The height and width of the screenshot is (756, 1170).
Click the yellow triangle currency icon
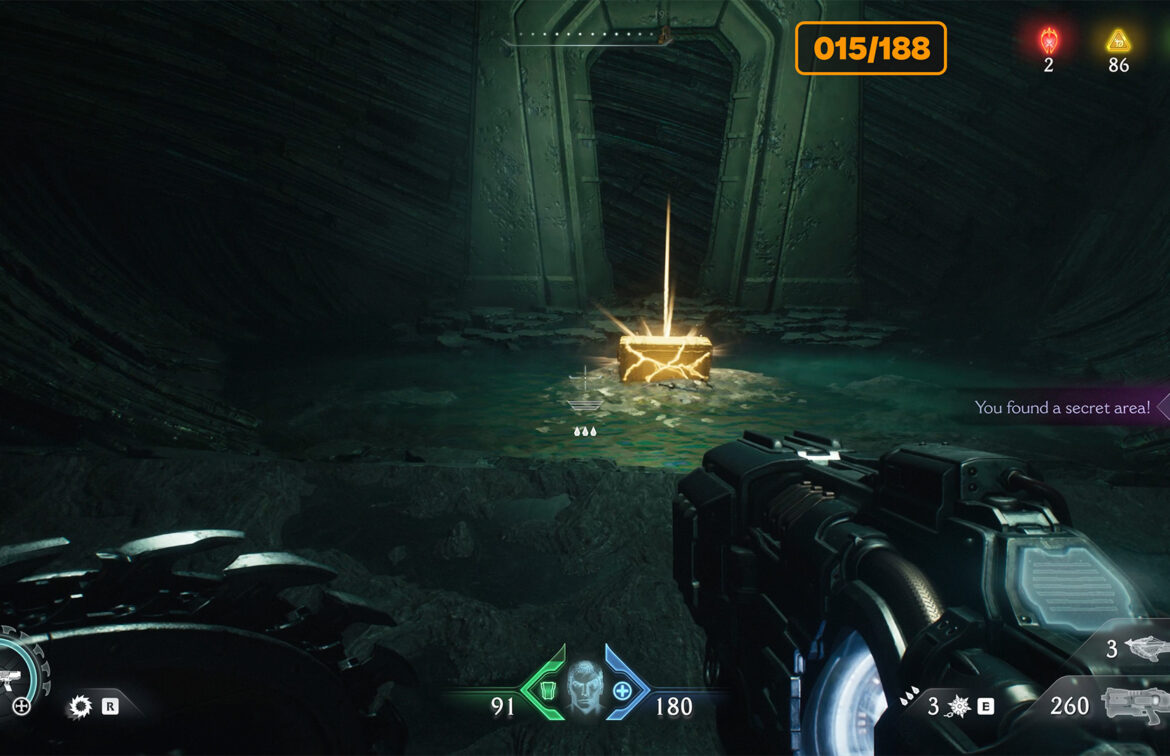point(1117,41)
